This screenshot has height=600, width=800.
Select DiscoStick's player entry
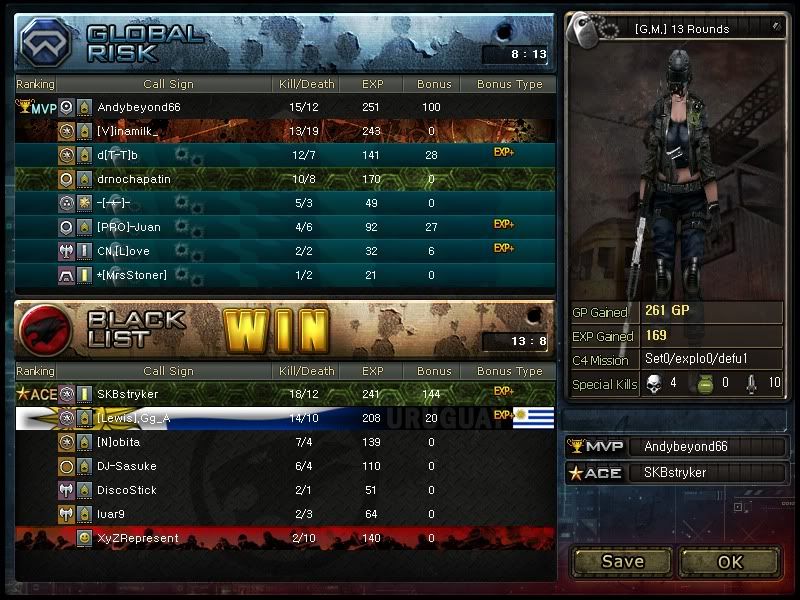tap(285, 490)
